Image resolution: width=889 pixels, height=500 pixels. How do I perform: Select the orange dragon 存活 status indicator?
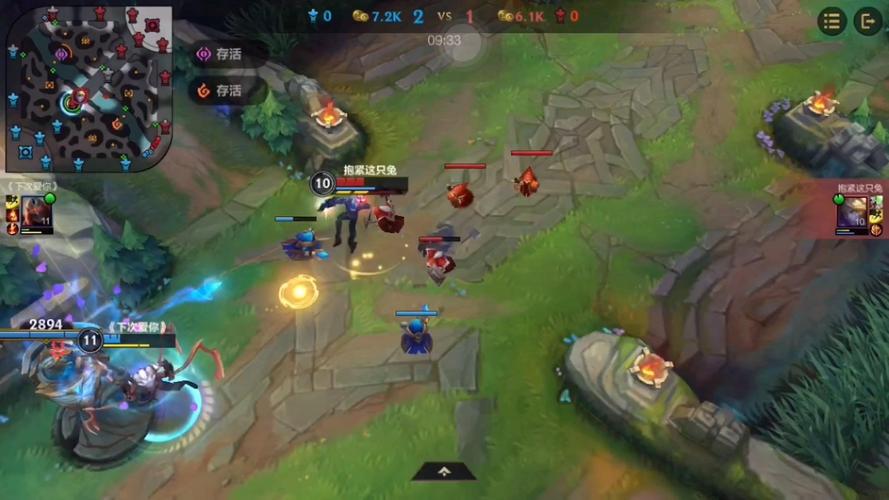(221, 90)
